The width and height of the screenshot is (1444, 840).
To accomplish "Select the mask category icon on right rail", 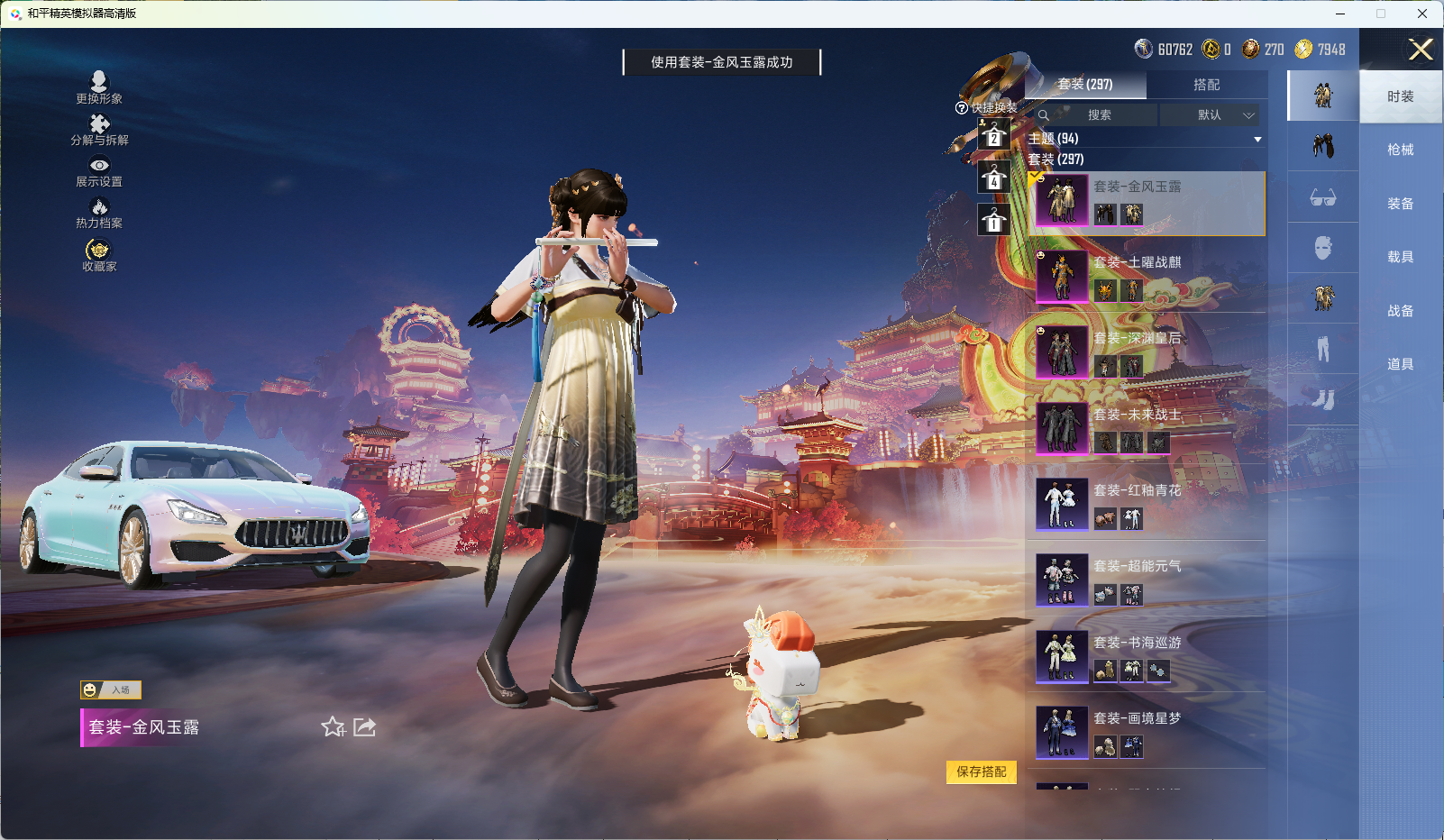I will [1323, 247].
